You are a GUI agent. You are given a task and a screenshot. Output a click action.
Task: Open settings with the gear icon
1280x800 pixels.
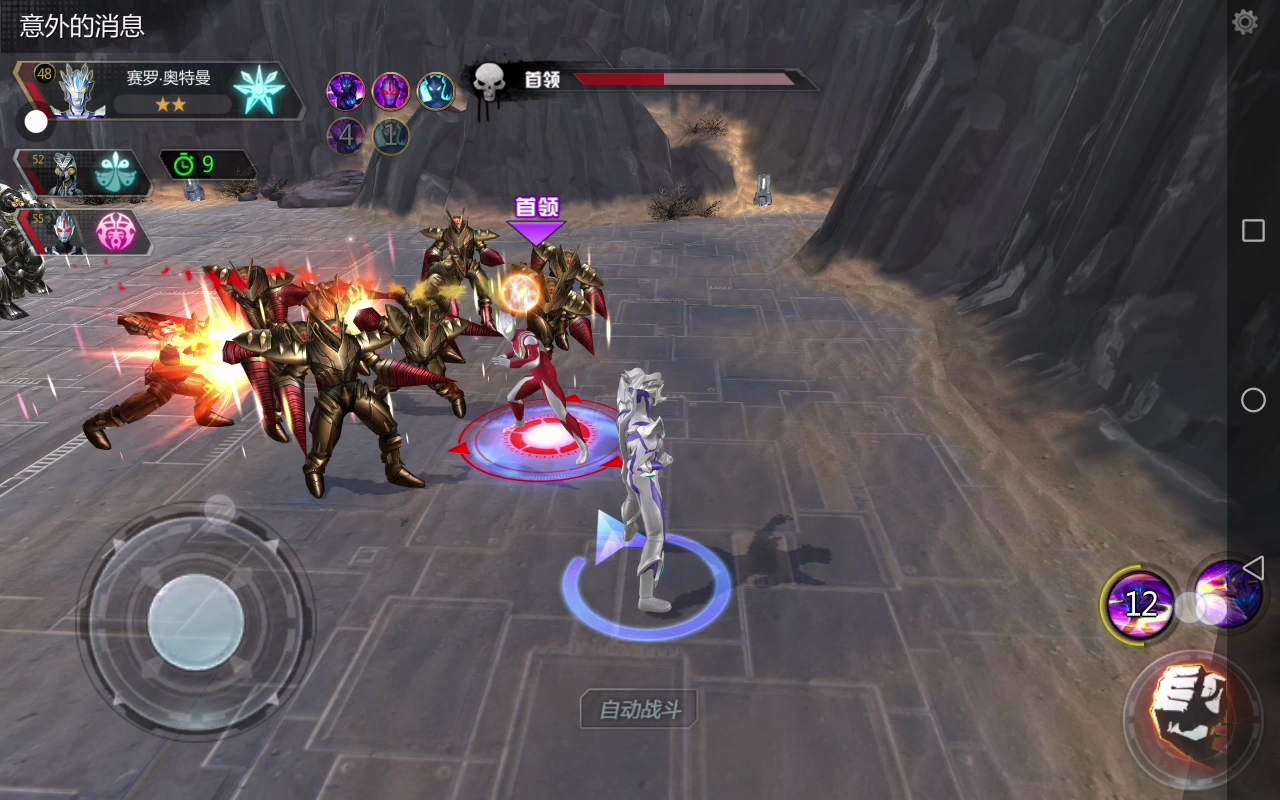(1245, 22)
